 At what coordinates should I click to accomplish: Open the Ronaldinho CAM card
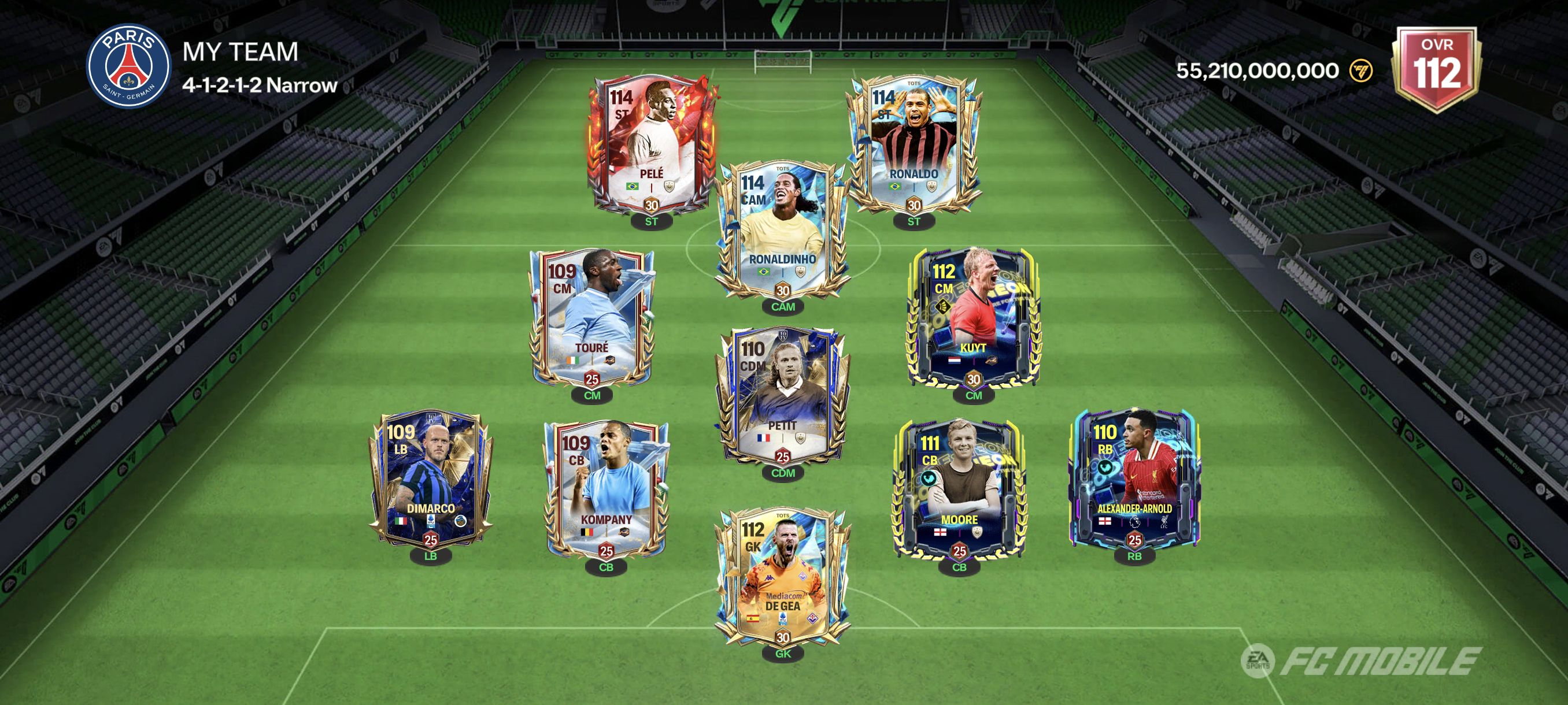[x=782, y=231]
